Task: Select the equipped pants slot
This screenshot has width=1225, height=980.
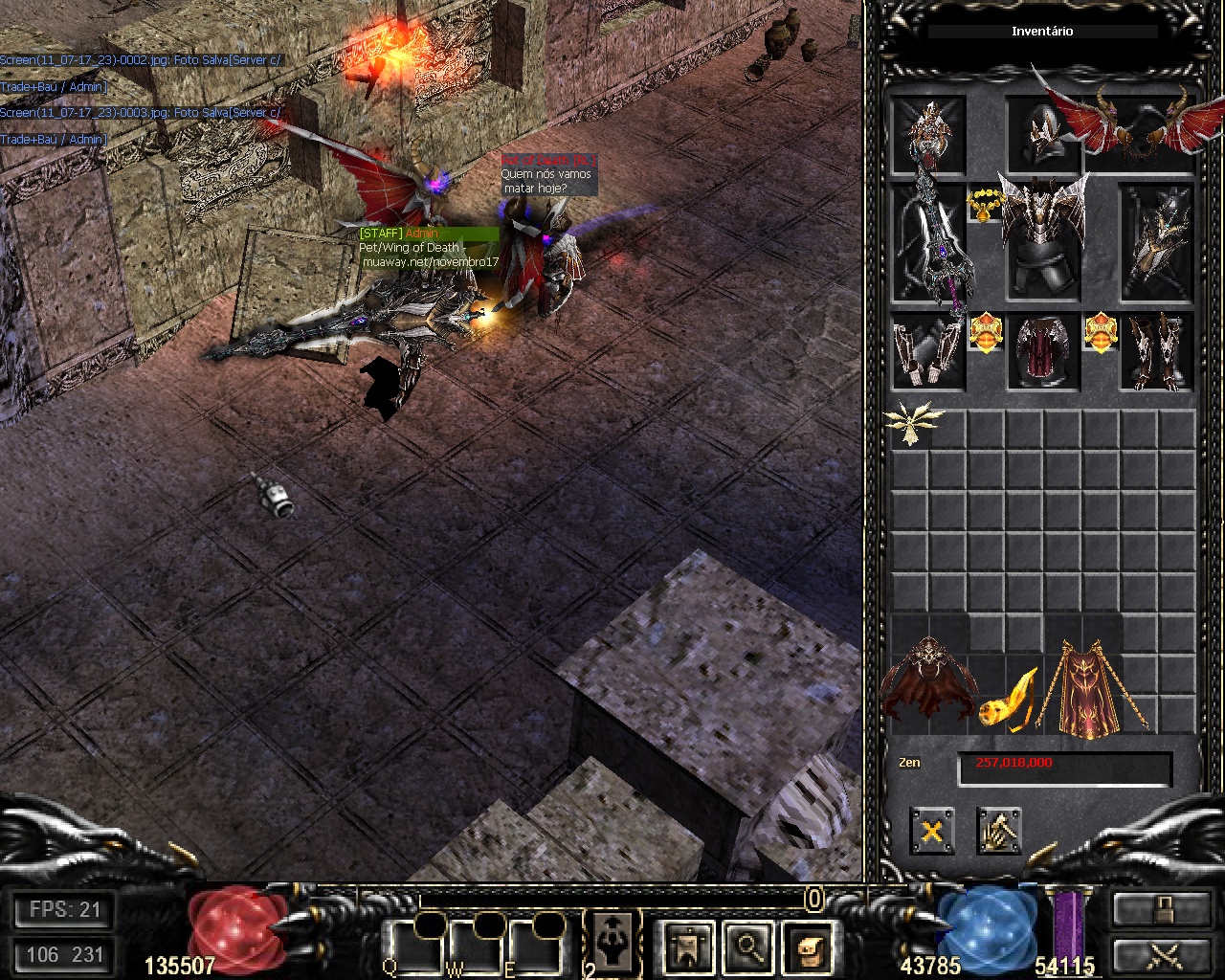Action: (1042, 351)
